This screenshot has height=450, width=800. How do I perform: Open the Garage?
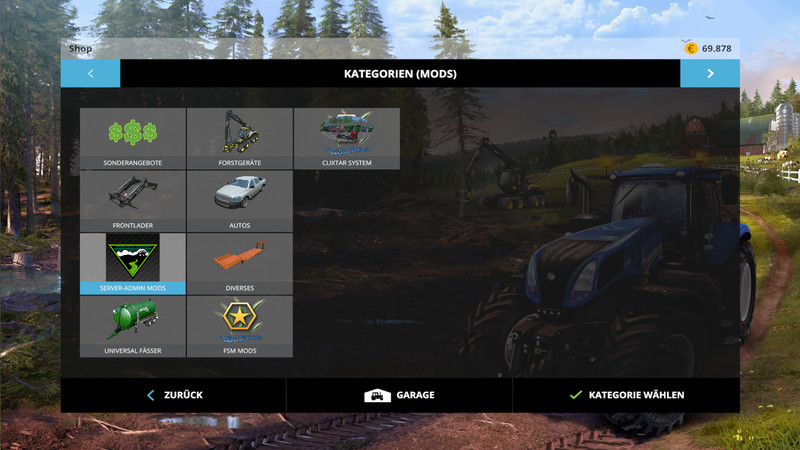[400, 395]
